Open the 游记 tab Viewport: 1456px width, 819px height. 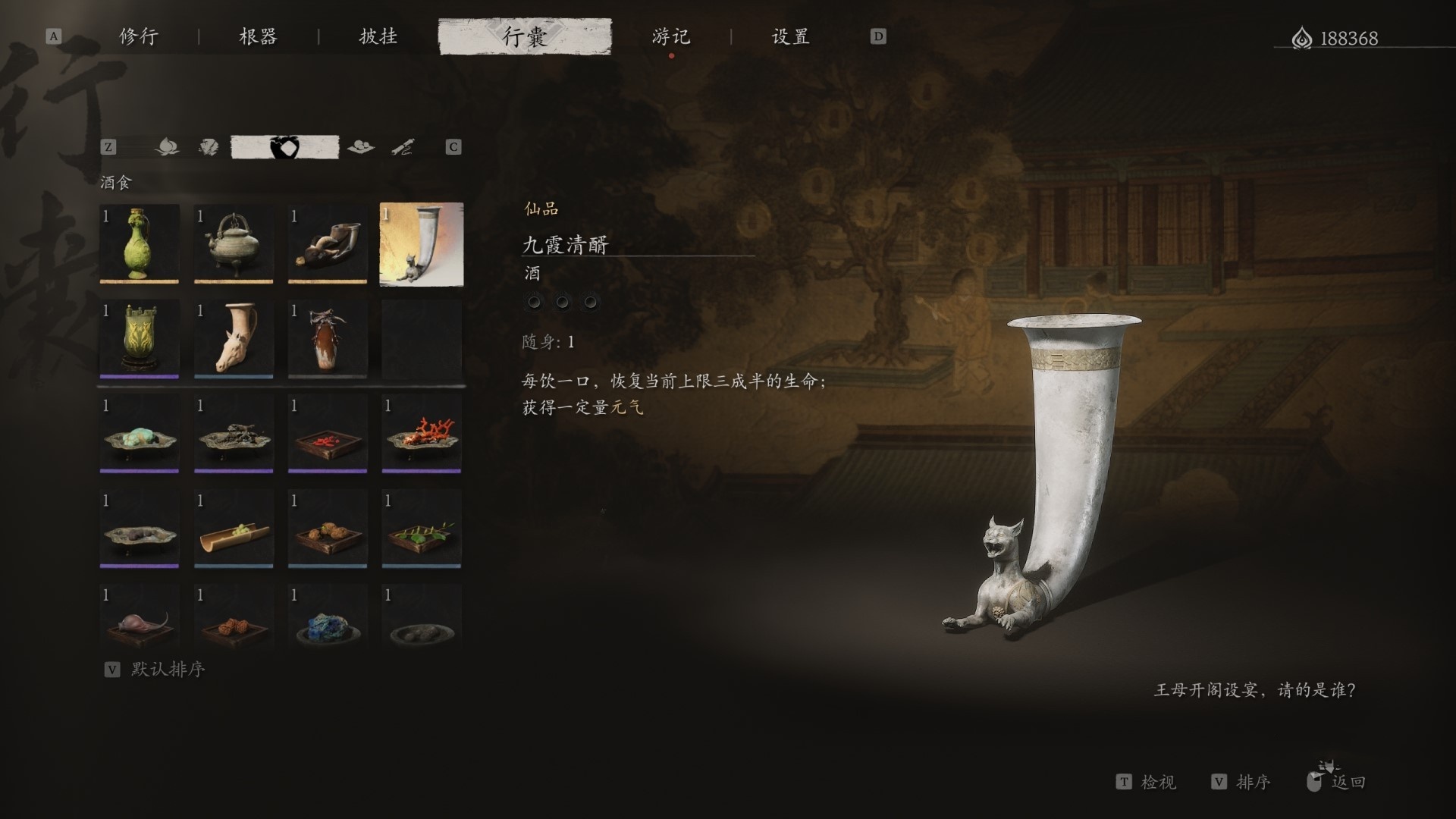click(x=670, y=36)
